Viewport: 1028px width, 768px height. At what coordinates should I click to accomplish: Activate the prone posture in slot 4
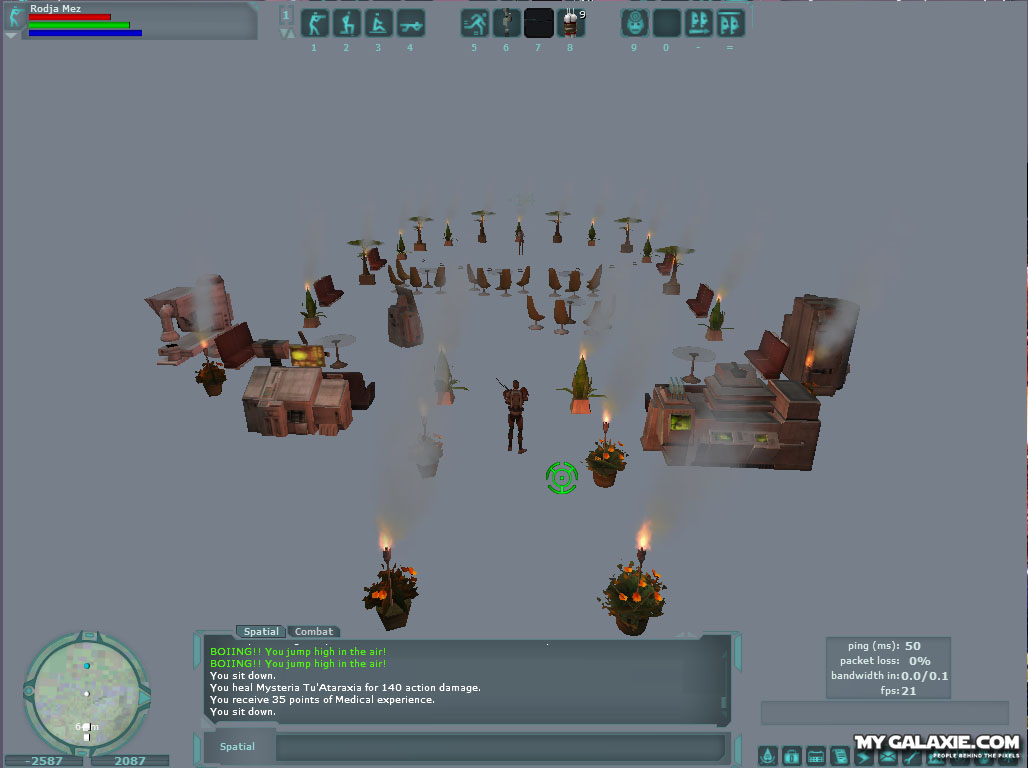pos(410,23)
